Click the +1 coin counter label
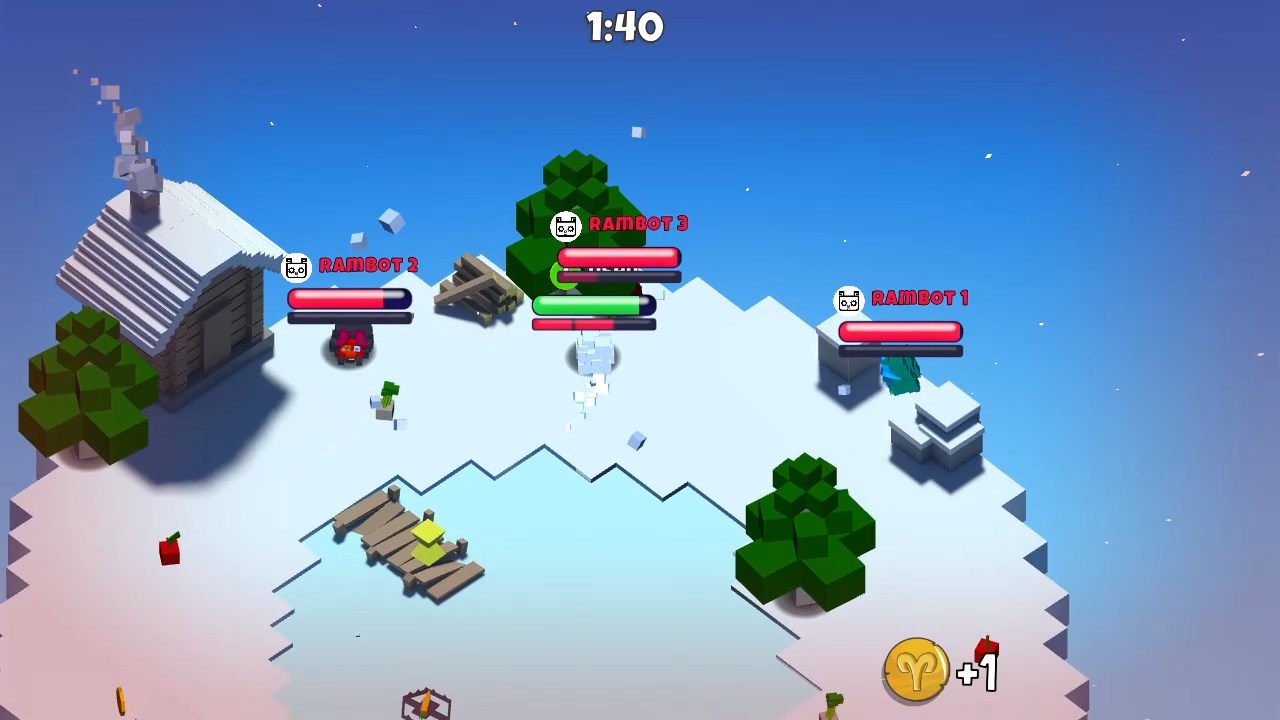 point(978,675)
